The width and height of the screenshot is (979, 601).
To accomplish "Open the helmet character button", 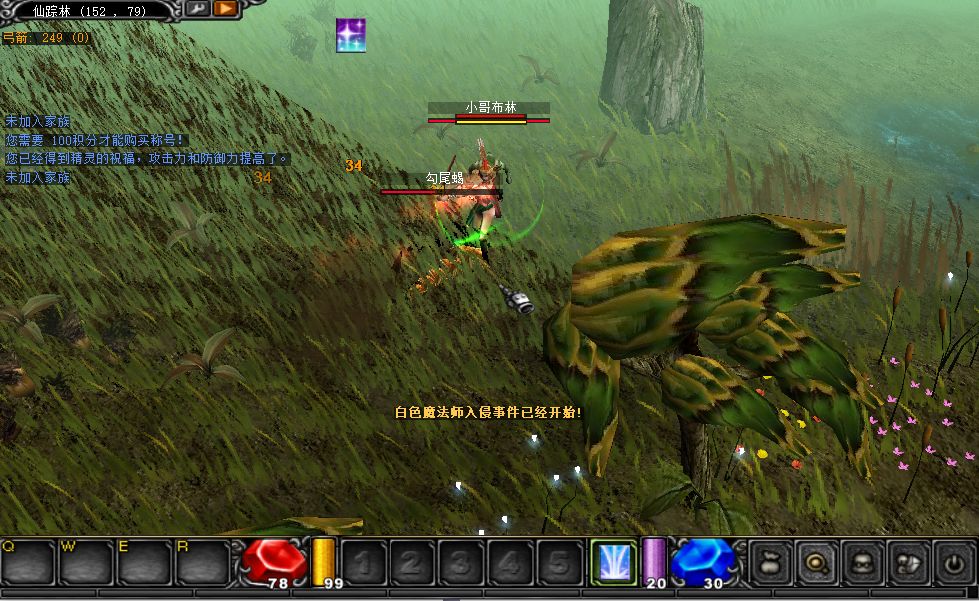I will click(862, 563).
